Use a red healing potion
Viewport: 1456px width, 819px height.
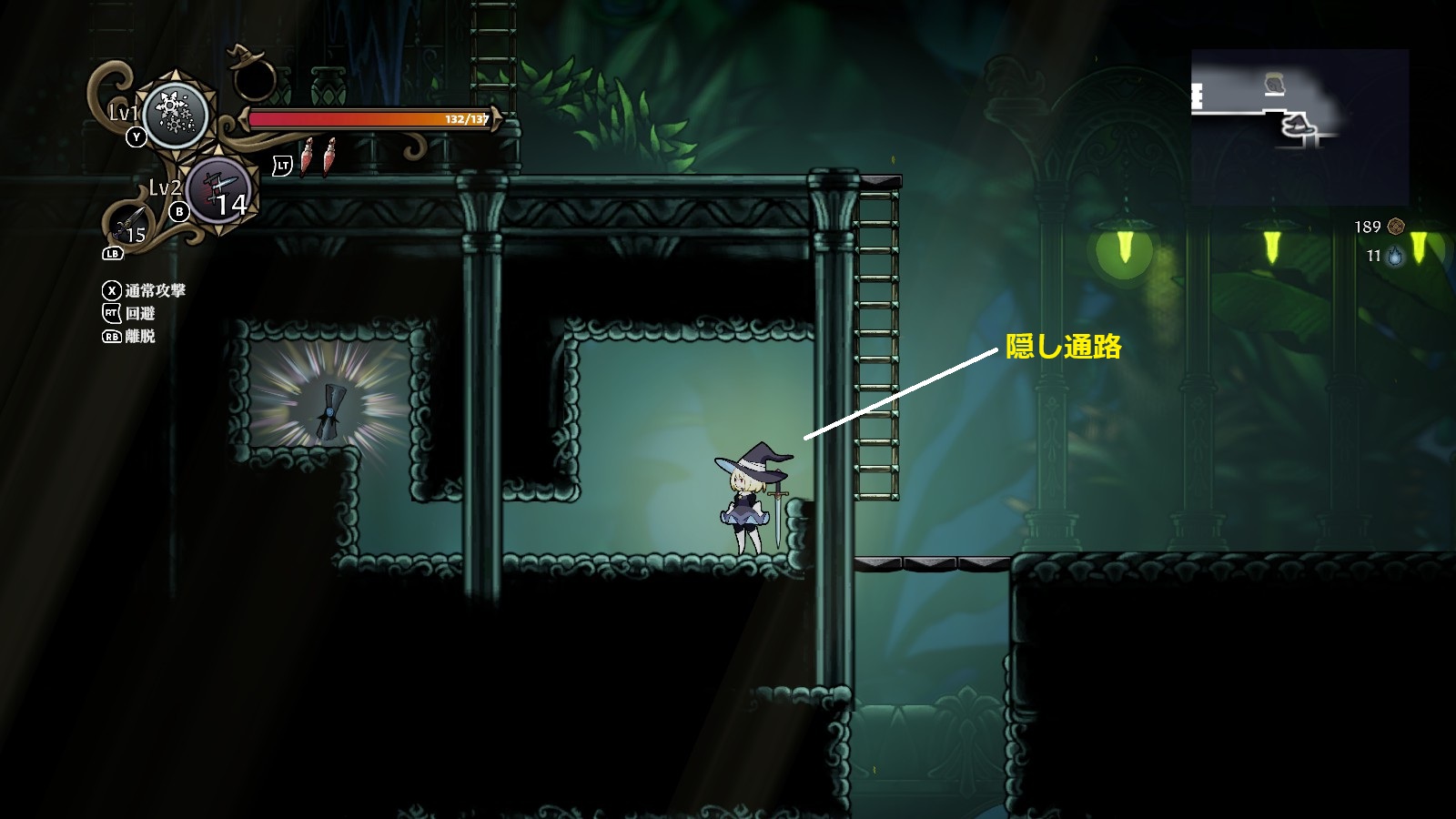click(x=309, y=157)
